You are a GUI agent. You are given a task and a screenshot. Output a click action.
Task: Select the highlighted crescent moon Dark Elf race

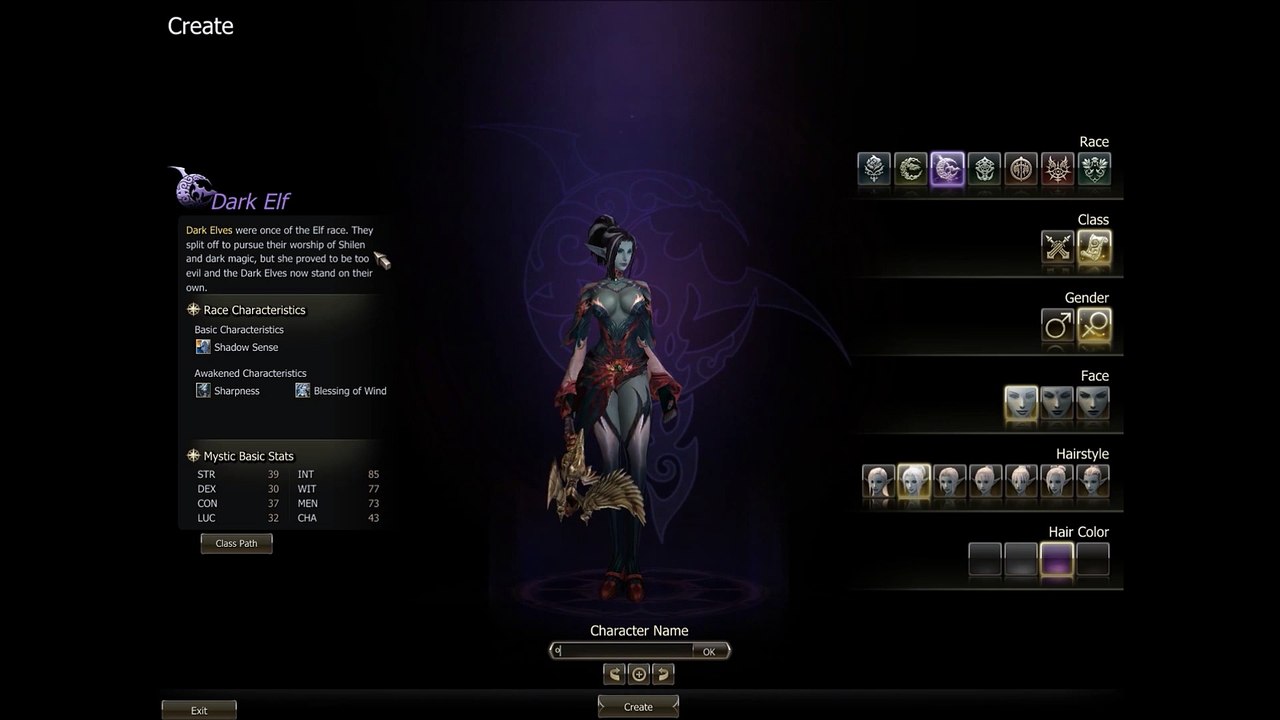pos(947,169)
